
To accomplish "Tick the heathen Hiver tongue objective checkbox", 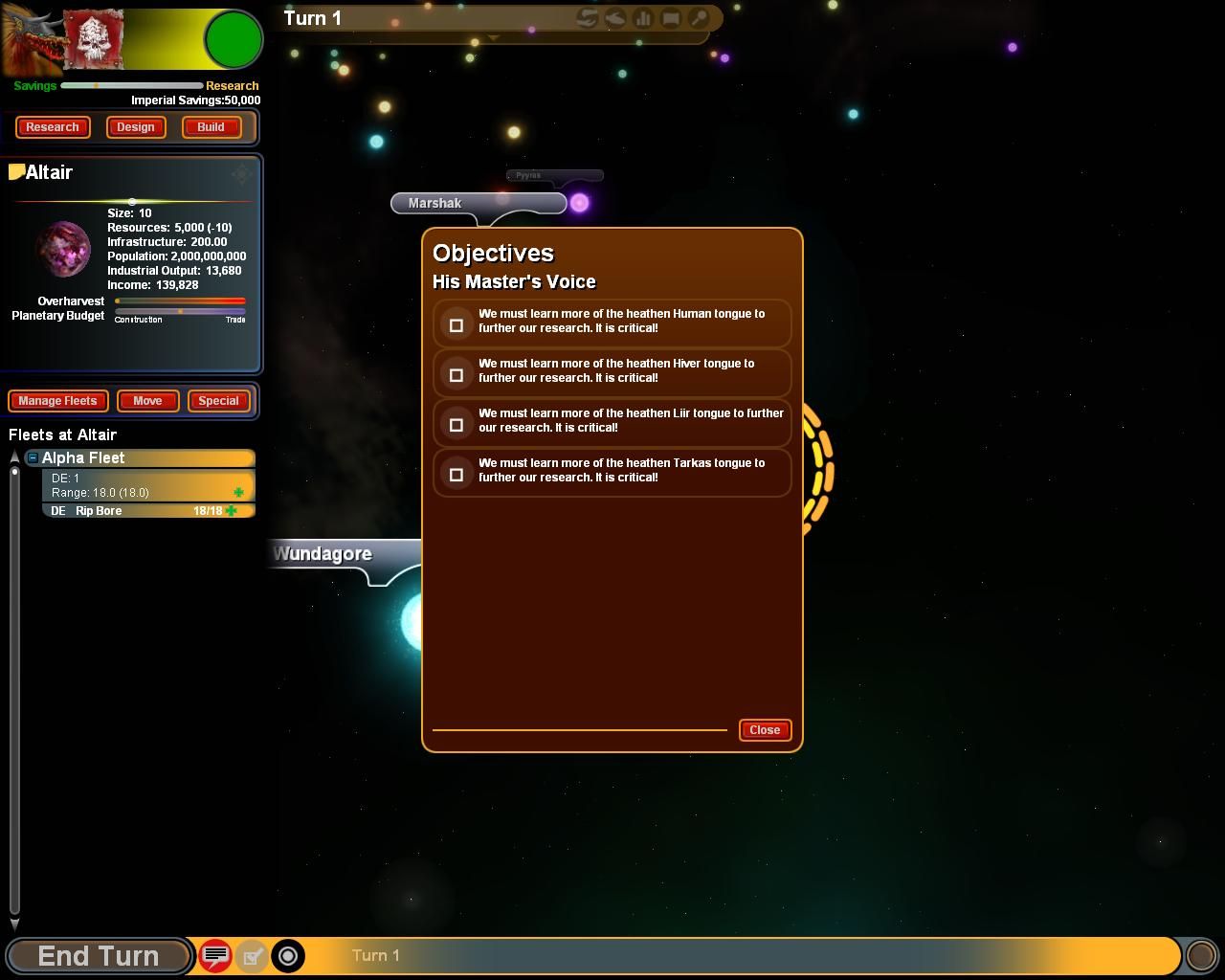I will (x=457, y=375).
